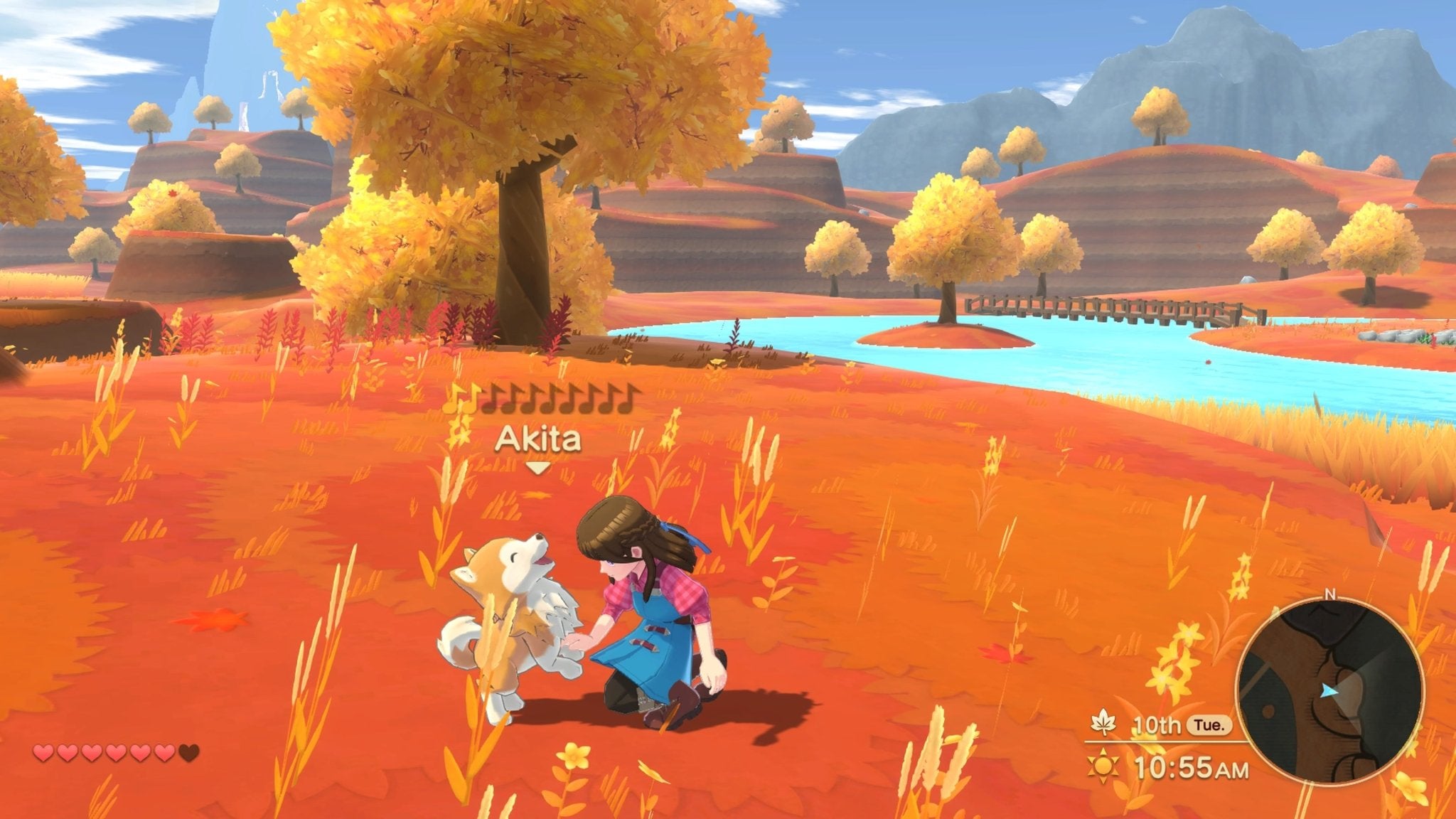Click the 'Tue.' day badge to toggle the day display
The width and height of the screenshot is (1456, 819).
click(x=1209, y=725)
